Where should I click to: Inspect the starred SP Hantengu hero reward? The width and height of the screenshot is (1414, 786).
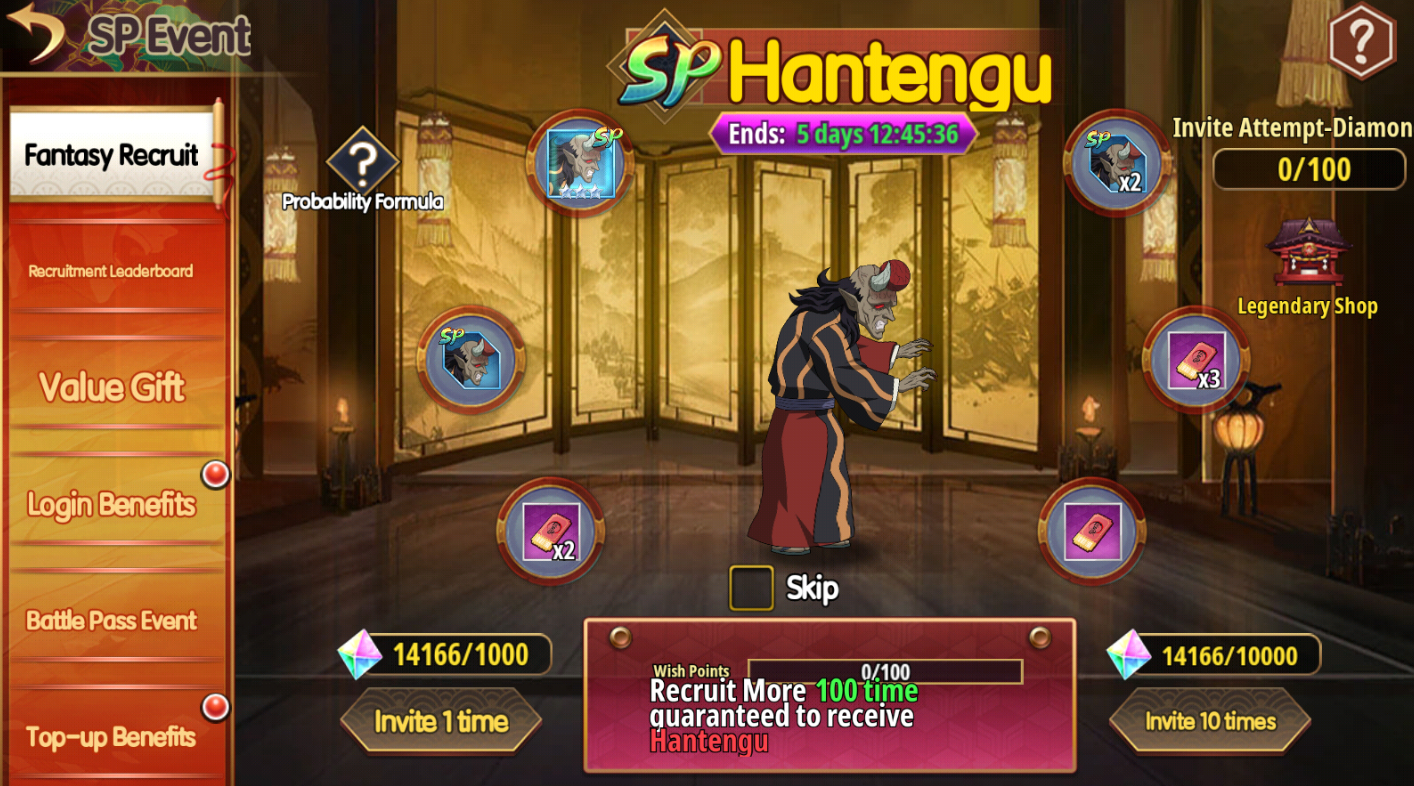tap(580, 163)
